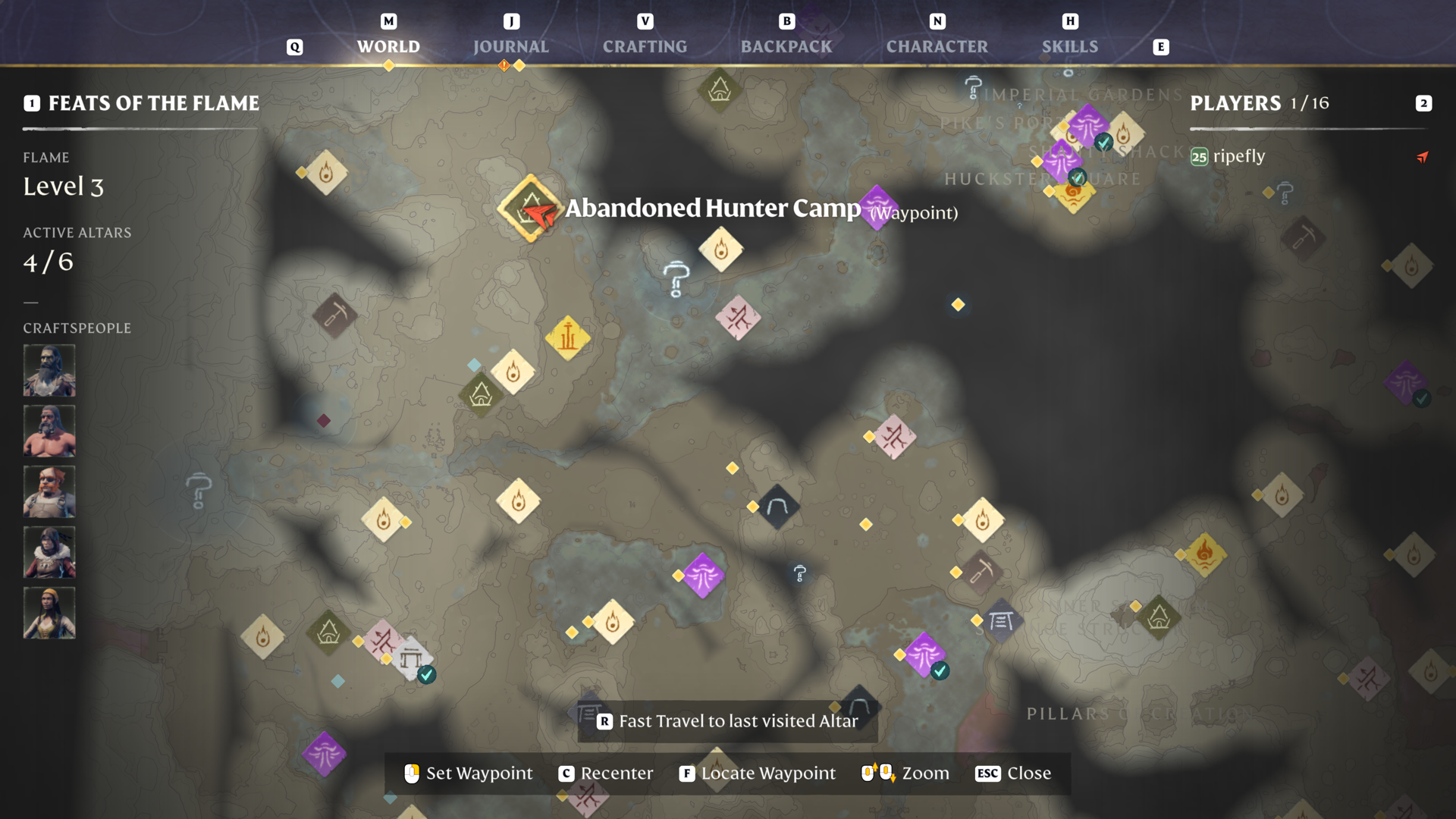1456x819 pixels.
Task: Select the World tab
Action: point(388,46)
